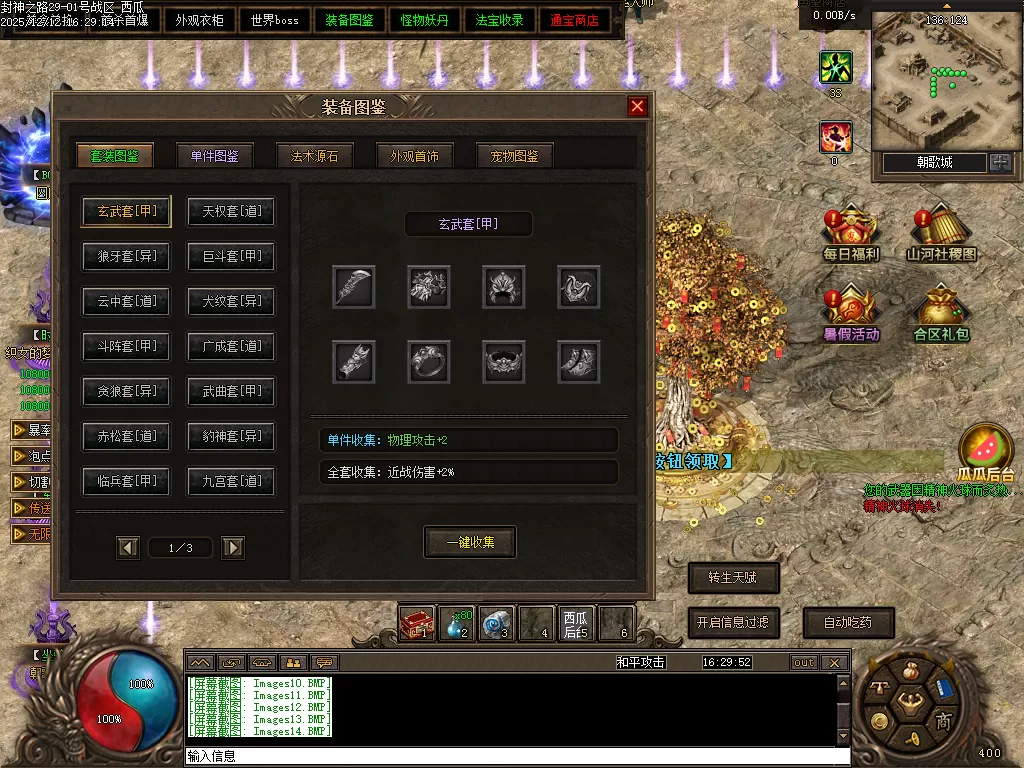
Task: Open the 每日福利 daily rewards icon
Action: click(x=850, y=236)
